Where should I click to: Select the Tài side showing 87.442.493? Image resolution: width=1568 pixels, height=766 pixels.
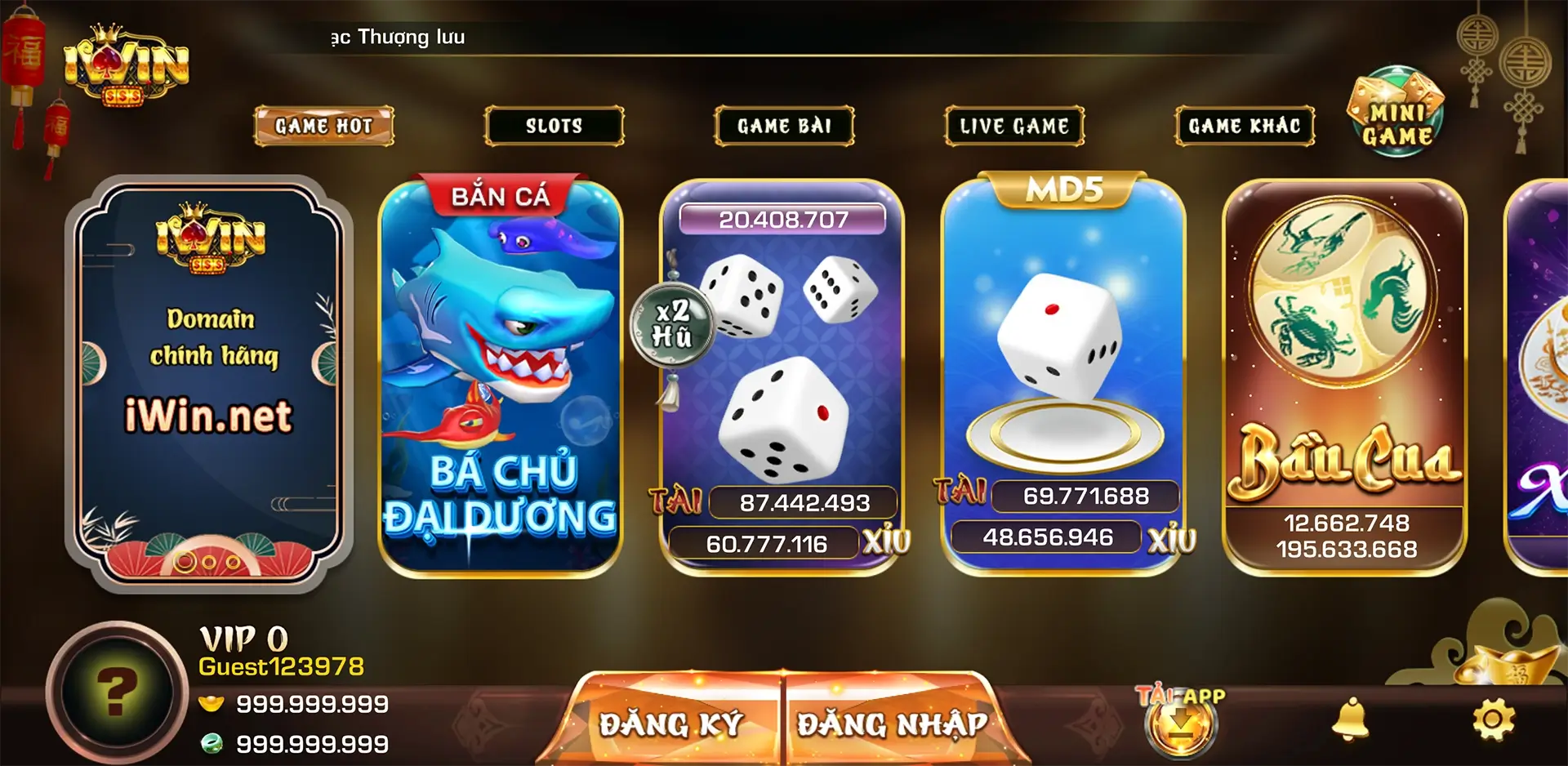coord(803,503)
